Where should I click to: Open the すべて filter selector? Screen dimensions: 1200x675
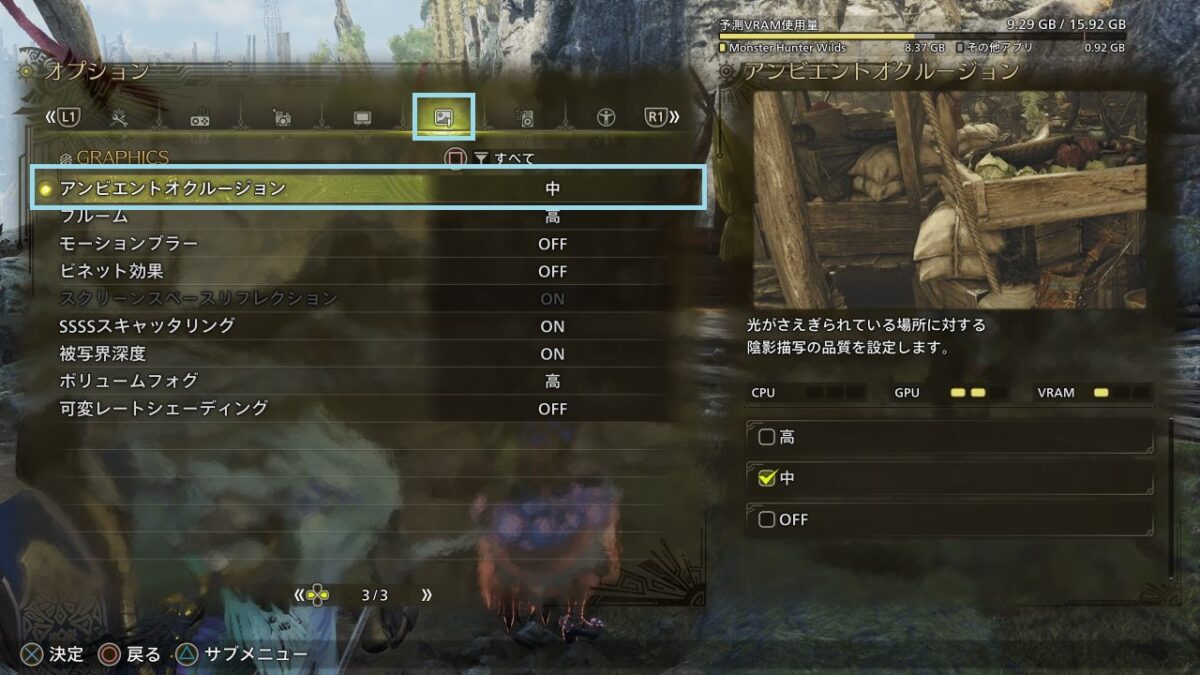point(505,158)
